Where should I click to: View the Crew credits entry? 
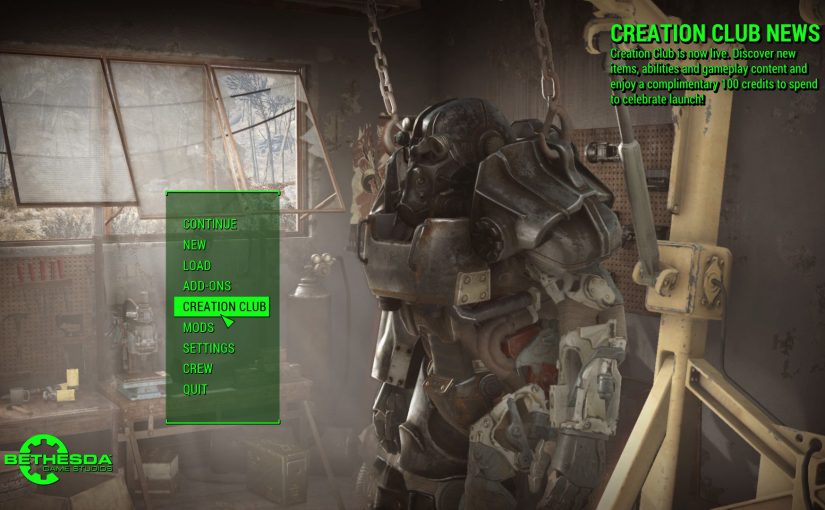click(x=198, y=369)
